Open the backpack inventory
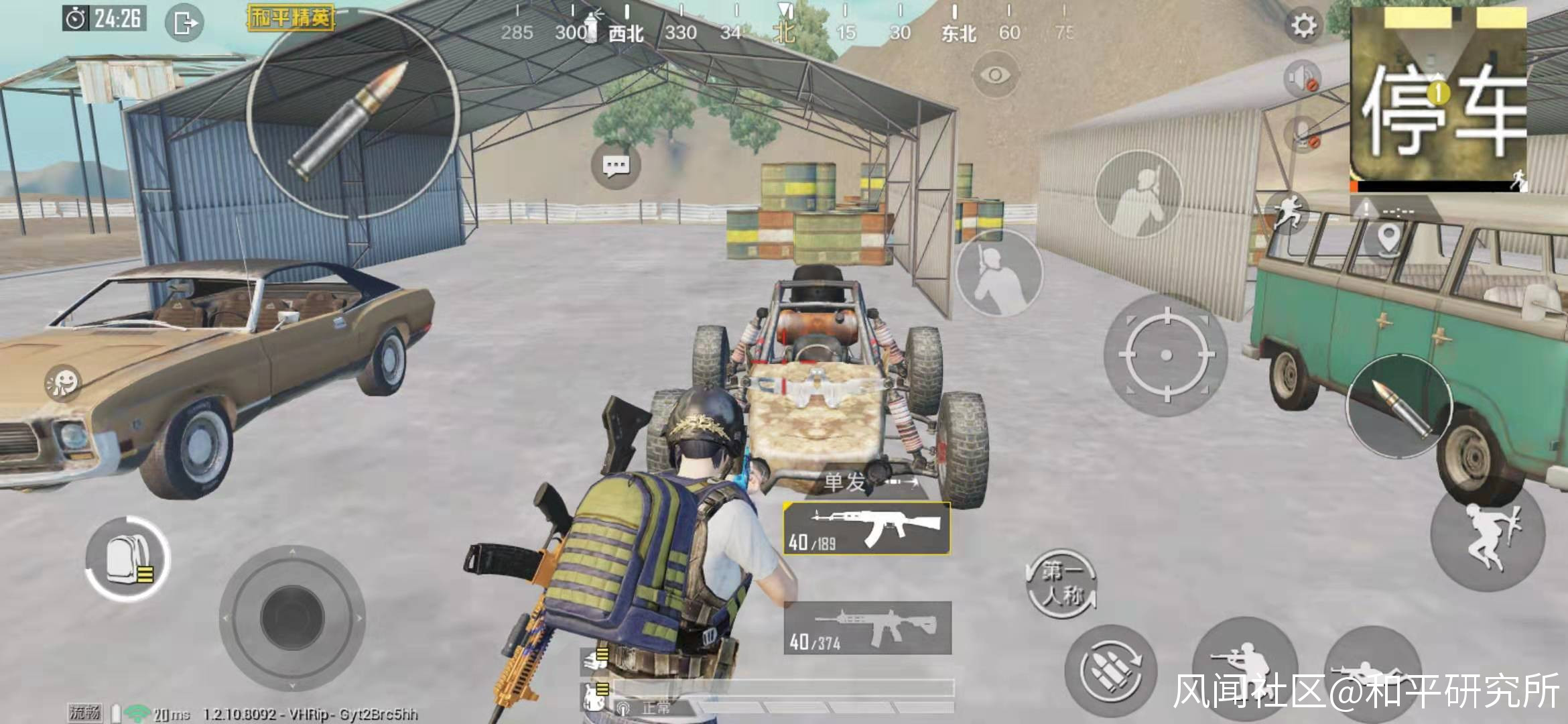Screen dimensions: 1568x724 point(127,558)
